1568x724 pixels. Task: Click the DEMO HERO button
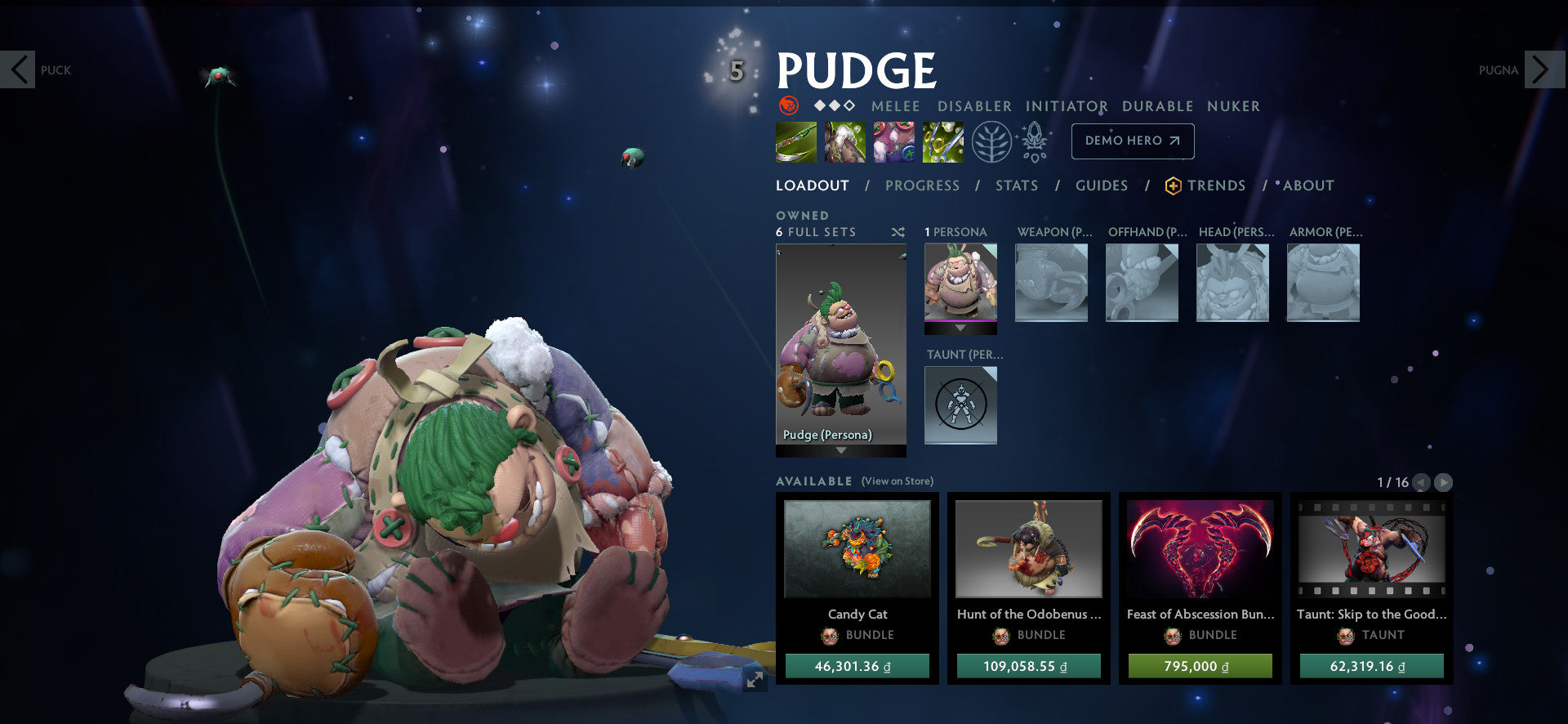tap(1132, 141)
